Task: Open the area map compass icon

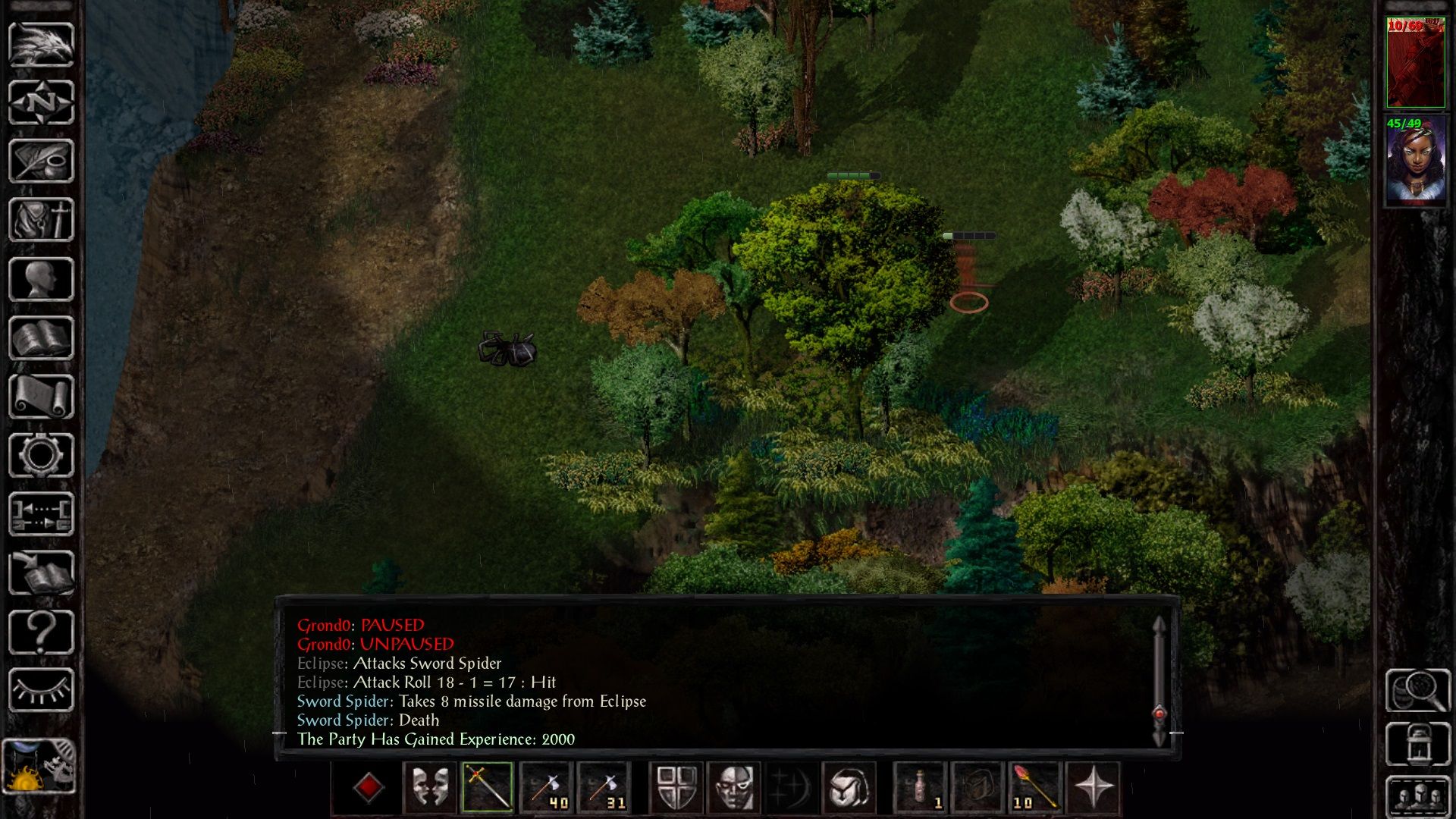Action: point(39,101)
